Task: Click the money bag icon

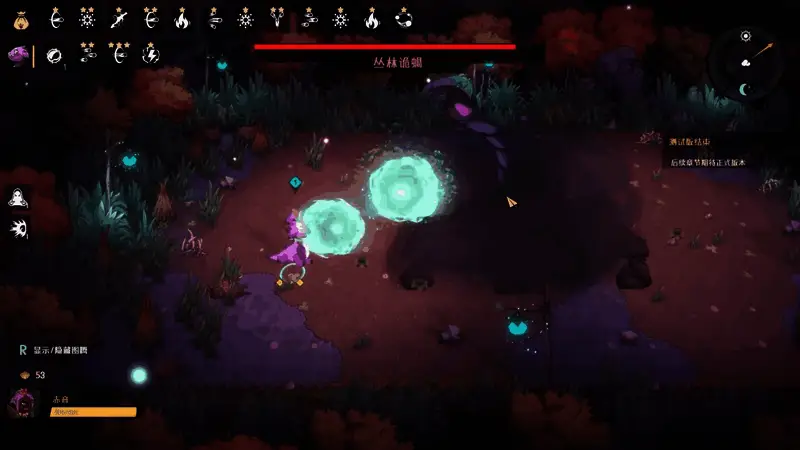Action: 22,18
